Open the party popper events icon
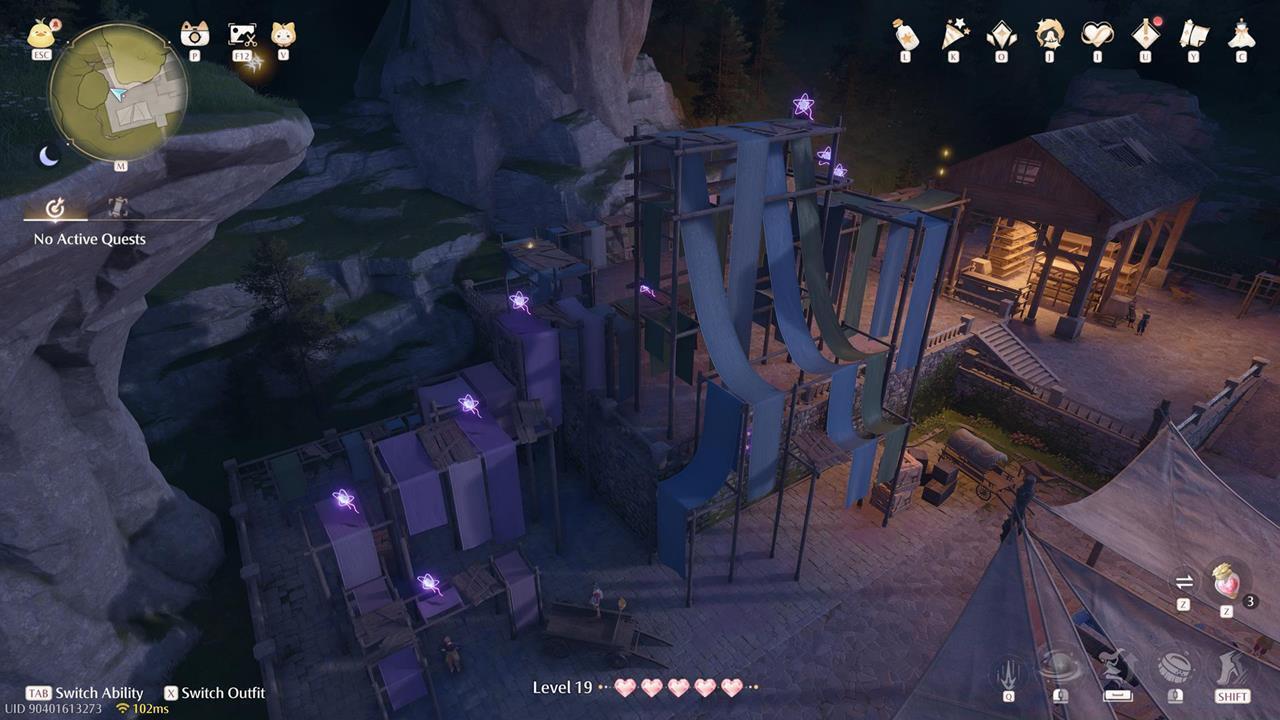The width and height of the screenshot is (1280, 720). point(954,35)
